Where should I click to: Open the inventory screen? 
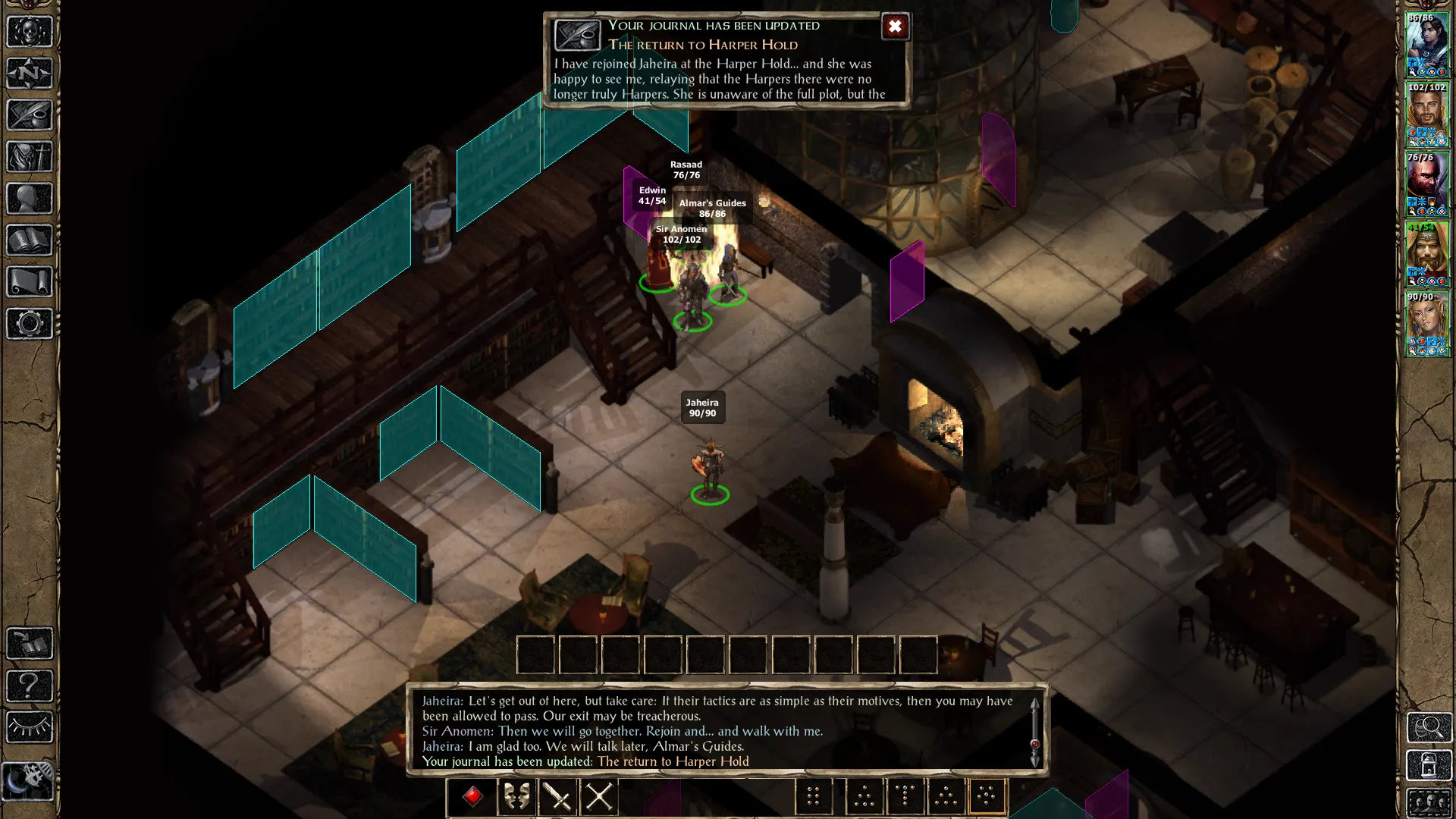click(30, 157)
